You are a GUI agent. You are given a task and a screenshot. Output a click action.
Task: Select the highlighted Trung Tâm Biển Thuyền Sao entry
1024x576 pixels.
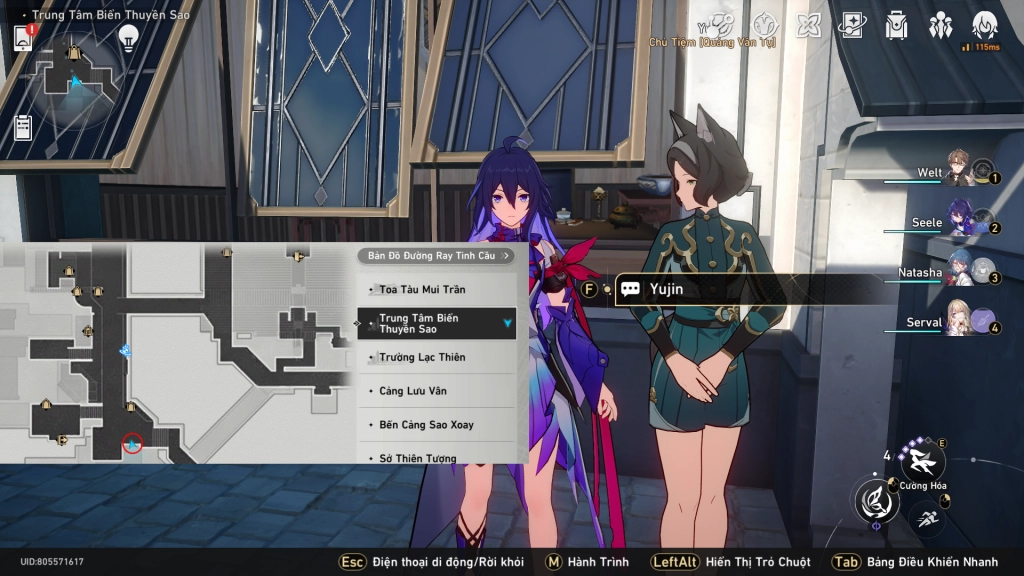(436, 323)
